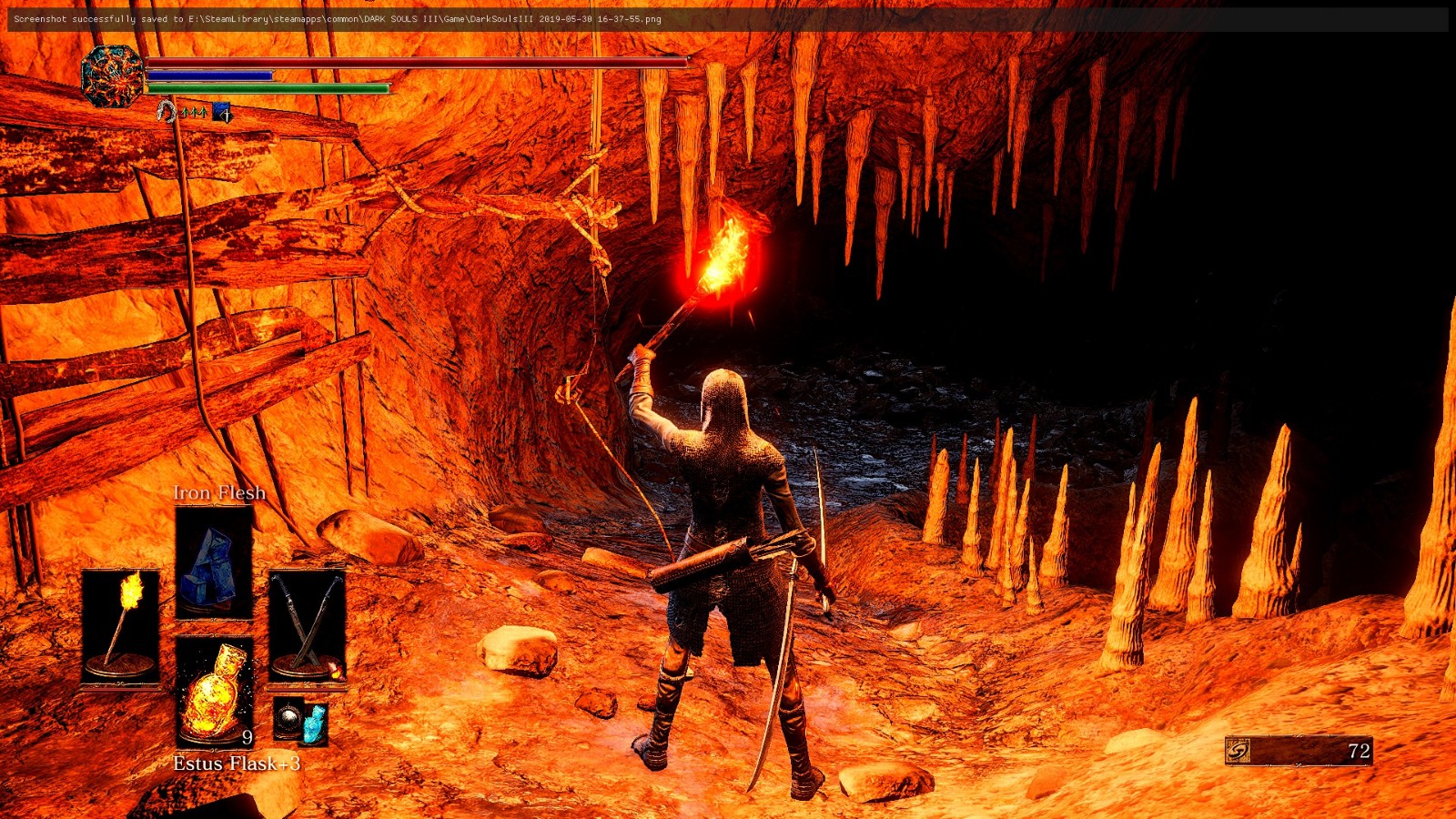Click the blue sword buff status icon

[x=221, y=113]
